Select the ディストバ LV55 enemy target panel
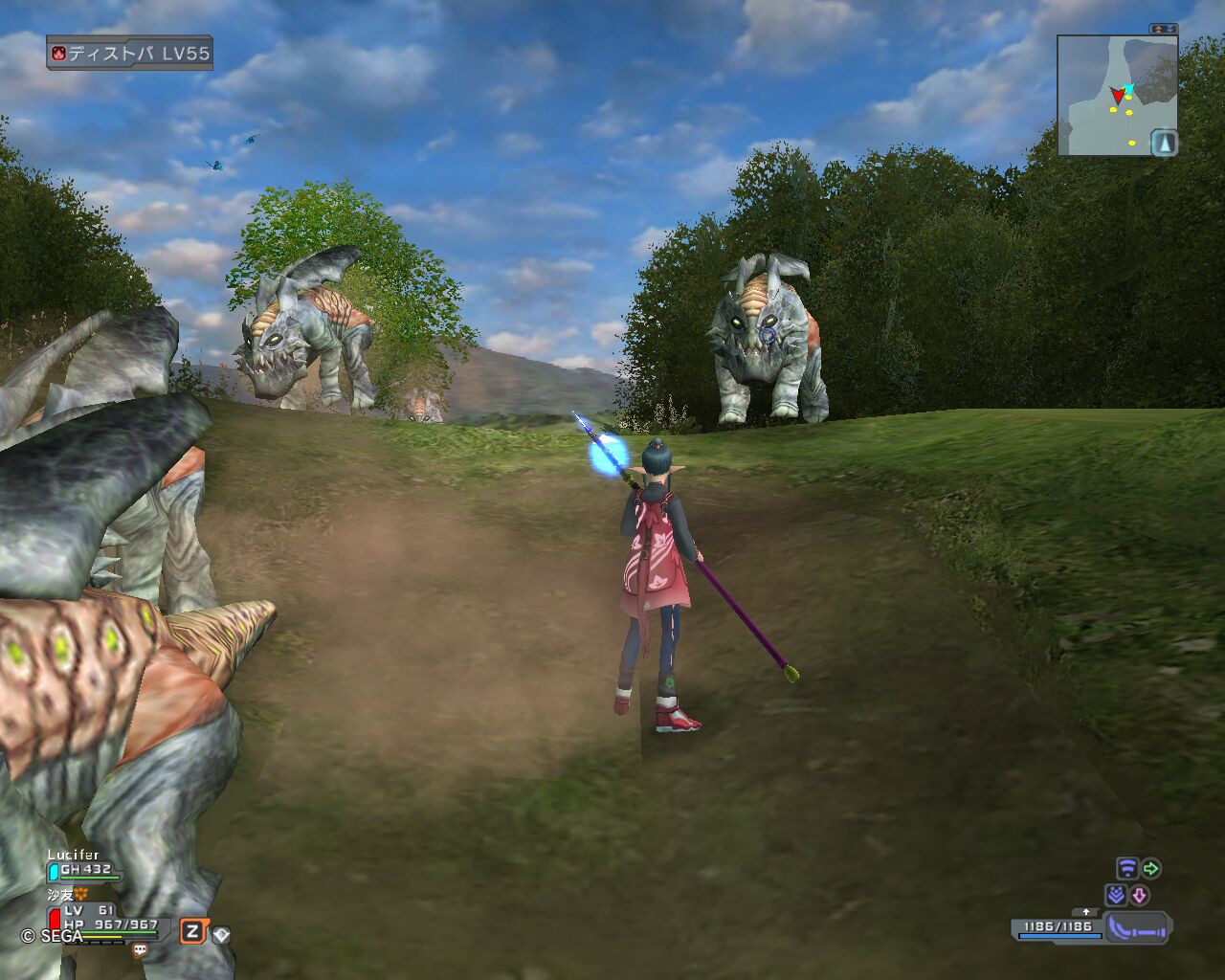The width and height of the screenshot is (1225, 980). coord(129,54)
